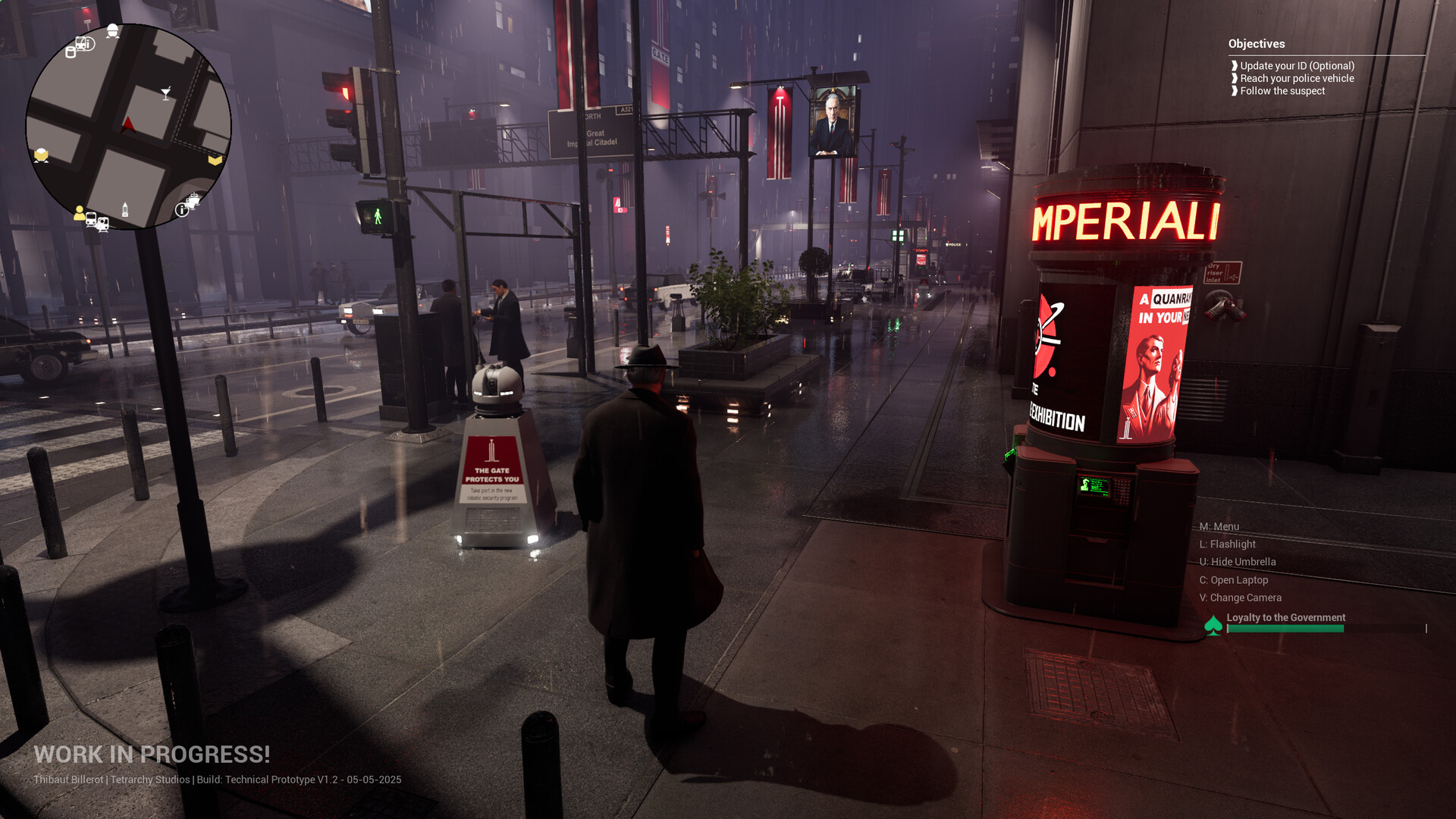Click the circular city minimap

(128, 127)
